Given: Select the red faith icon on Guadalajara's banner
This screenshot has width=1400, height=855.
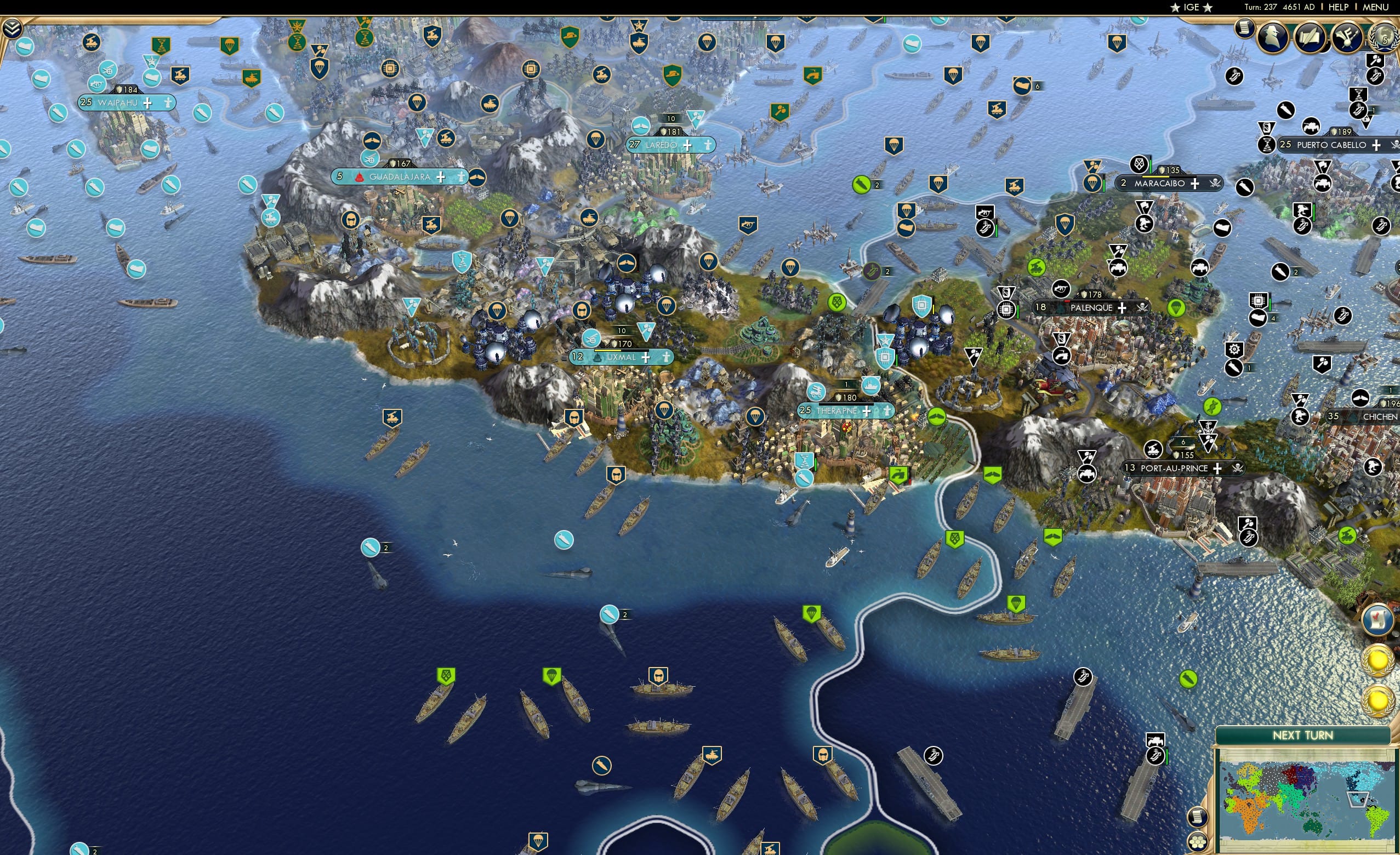Looking at the screenshot, I should click(358, 176).
